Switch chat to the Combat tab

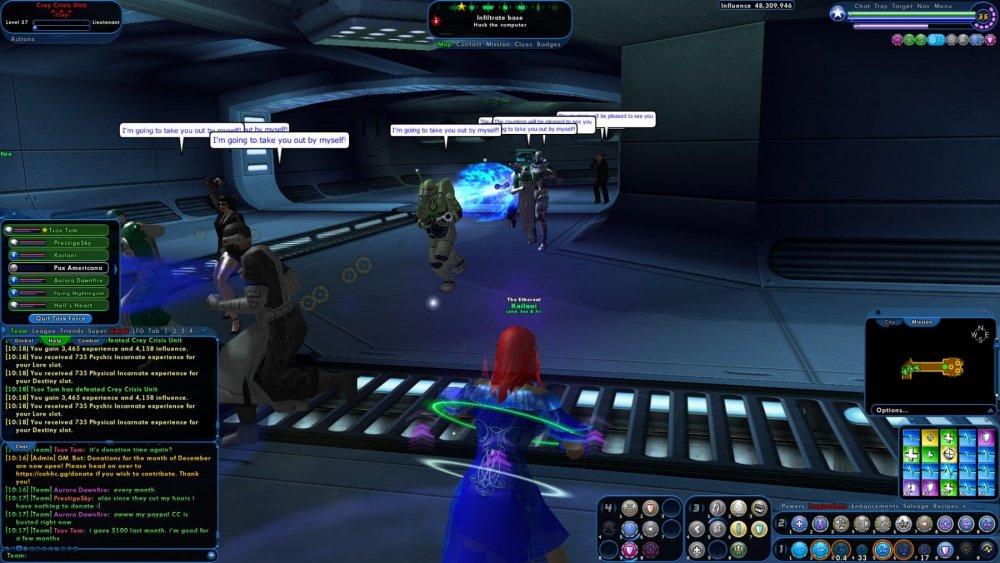tap(88, 341)
